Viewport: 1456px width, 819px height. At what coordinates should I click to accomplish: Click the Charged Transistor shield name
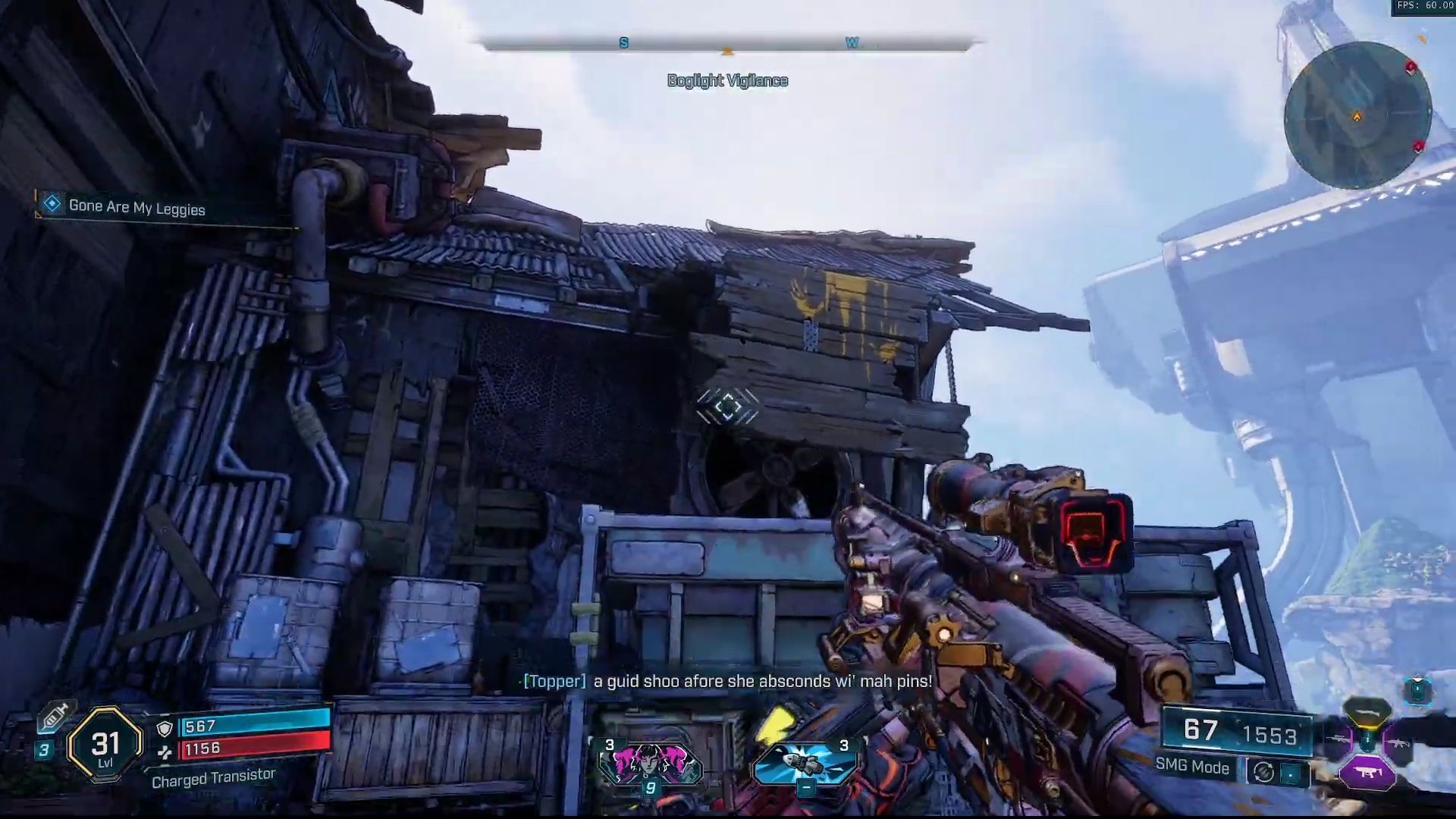click(213, 778)
